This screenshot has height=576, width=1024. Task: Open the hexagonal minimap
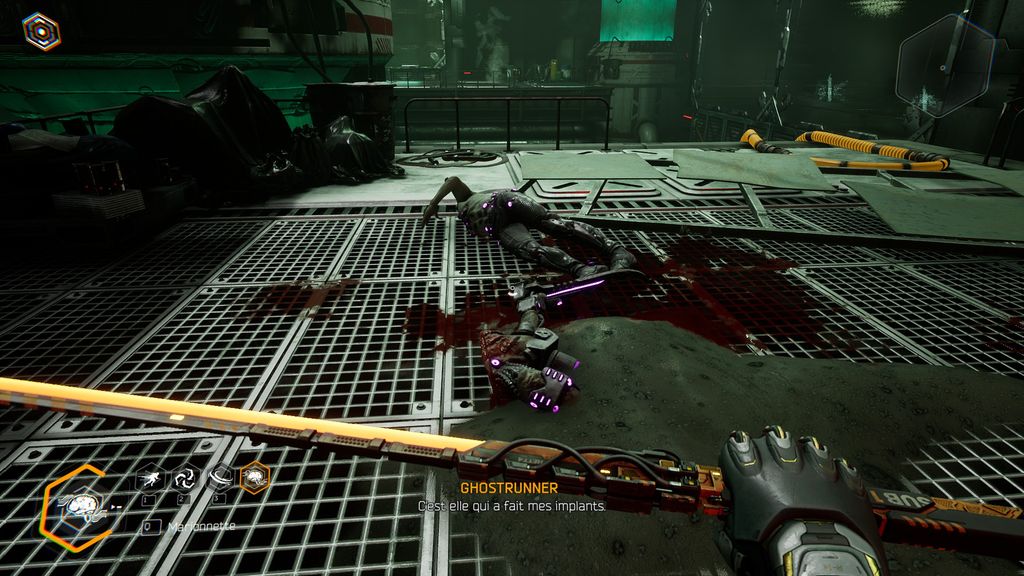click(945, 65)
